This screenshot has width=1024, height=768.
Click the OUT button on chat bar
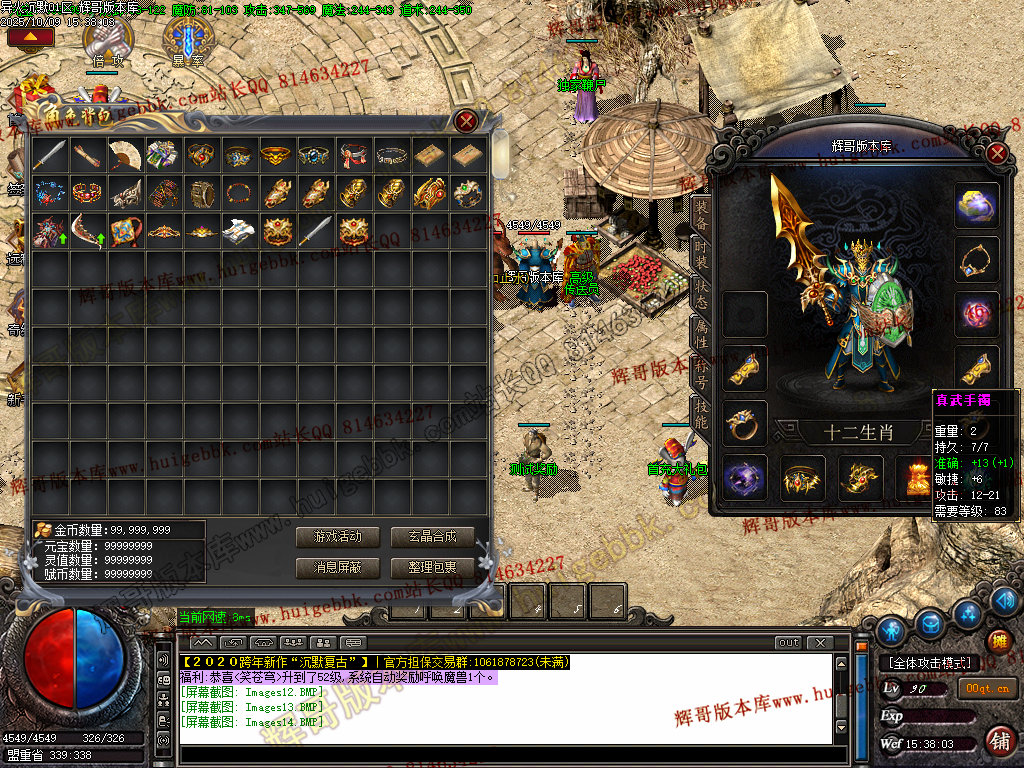(x=789, y=642)
